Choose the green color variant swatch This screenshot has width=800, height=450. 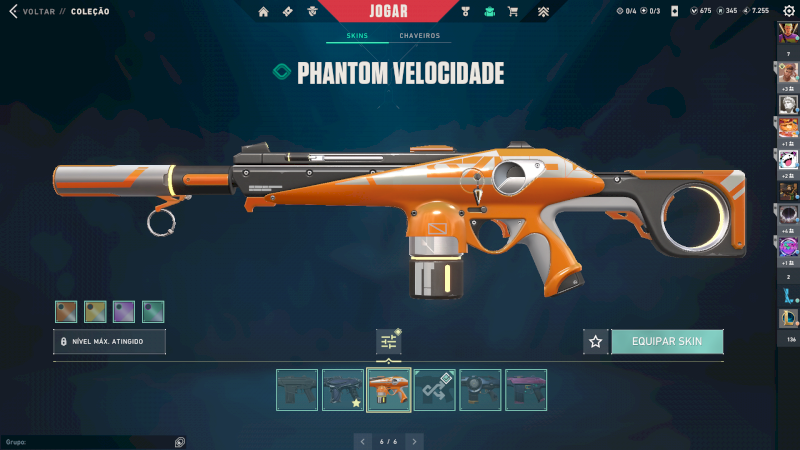click(x=153, y=311)
